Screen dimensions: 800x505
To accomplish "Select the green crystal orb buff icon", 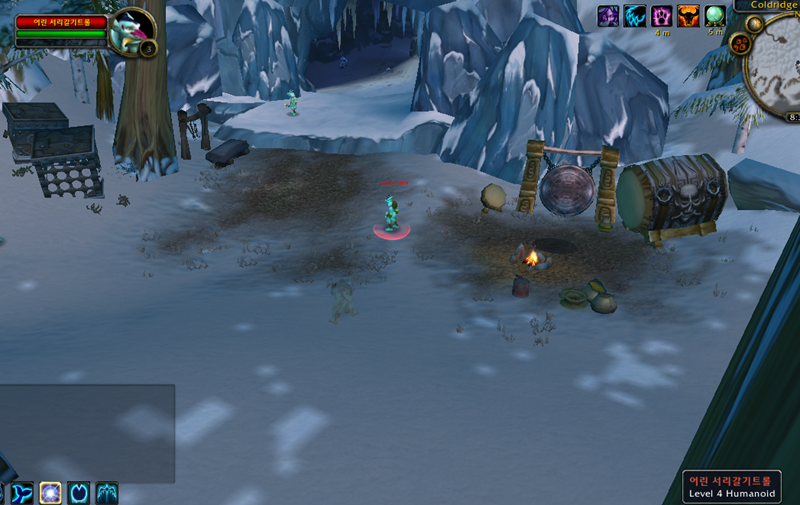I will (715, 16).
